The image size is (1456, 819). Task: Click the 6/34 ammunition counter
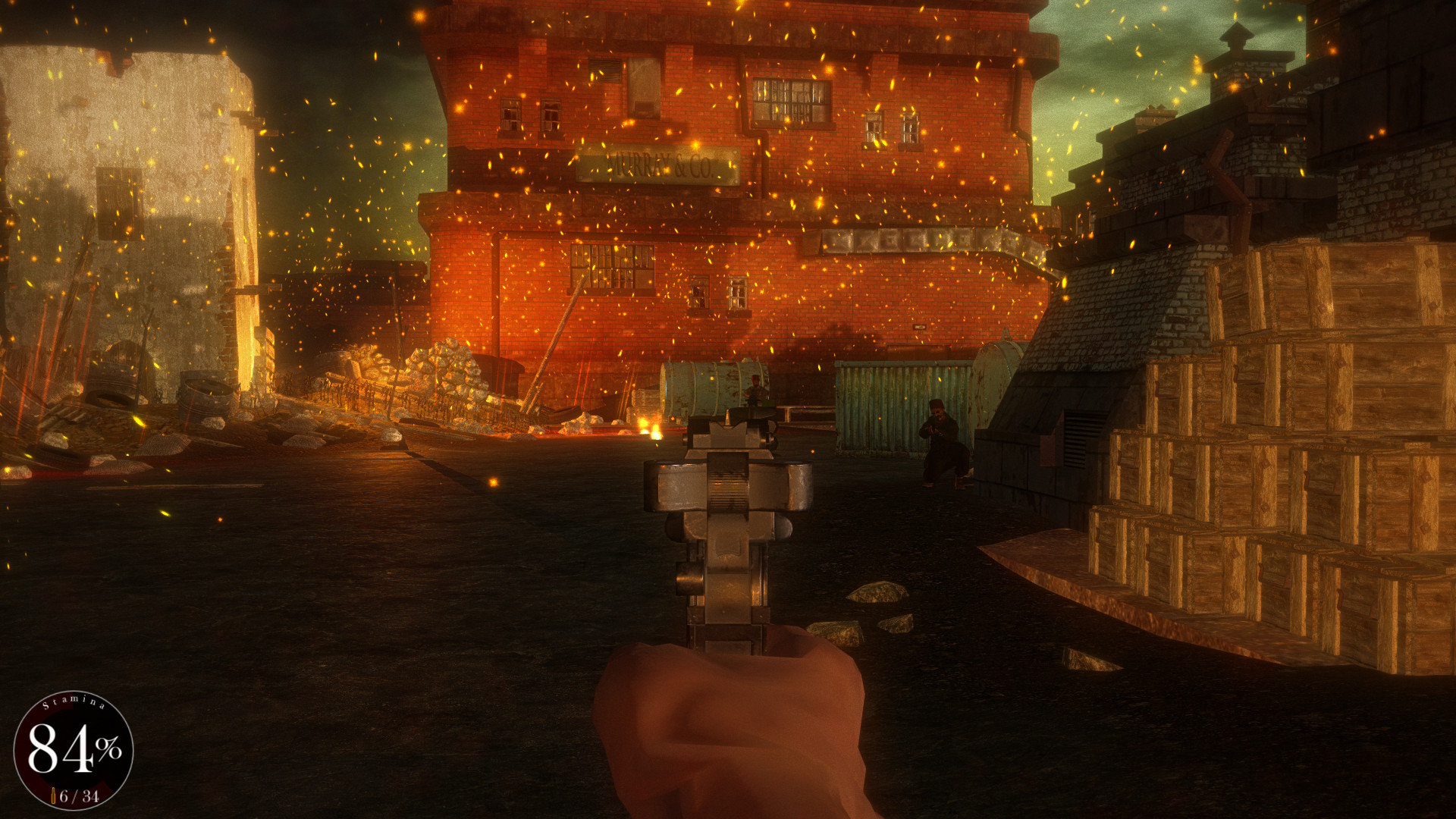[x=80, y=795]
